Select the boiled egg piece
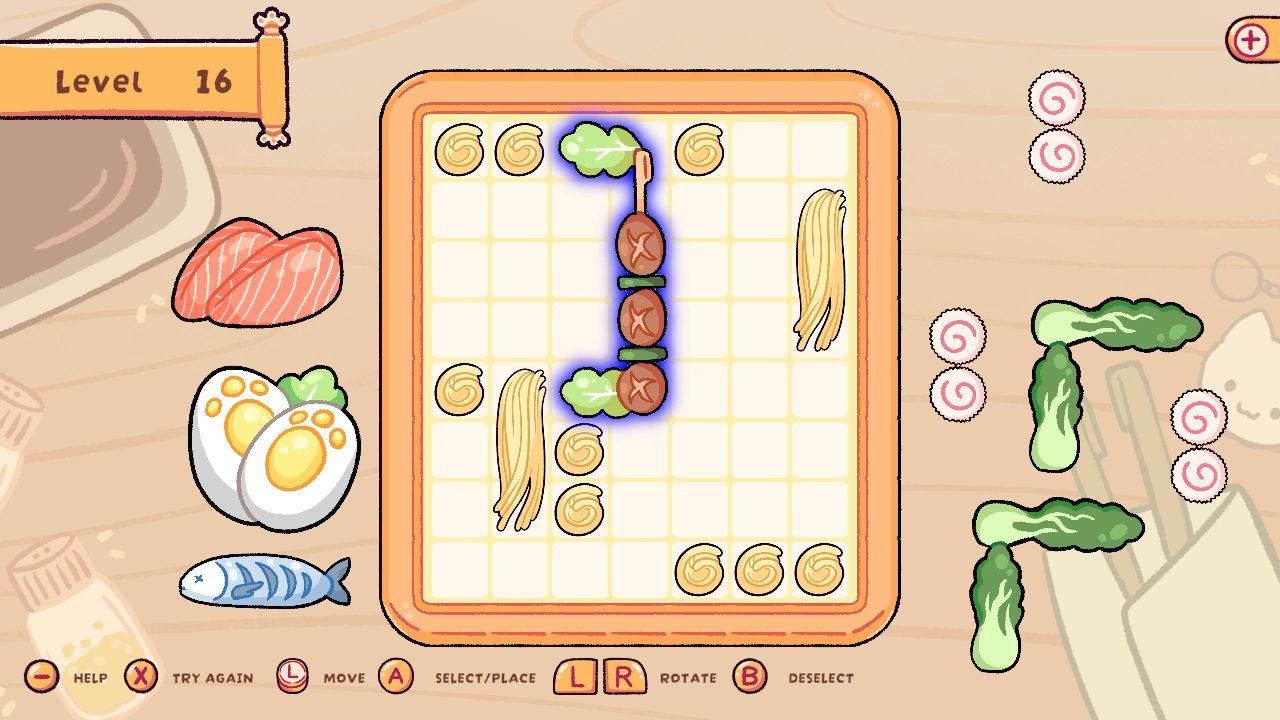1280x720 pixels. tap(270, 440)
